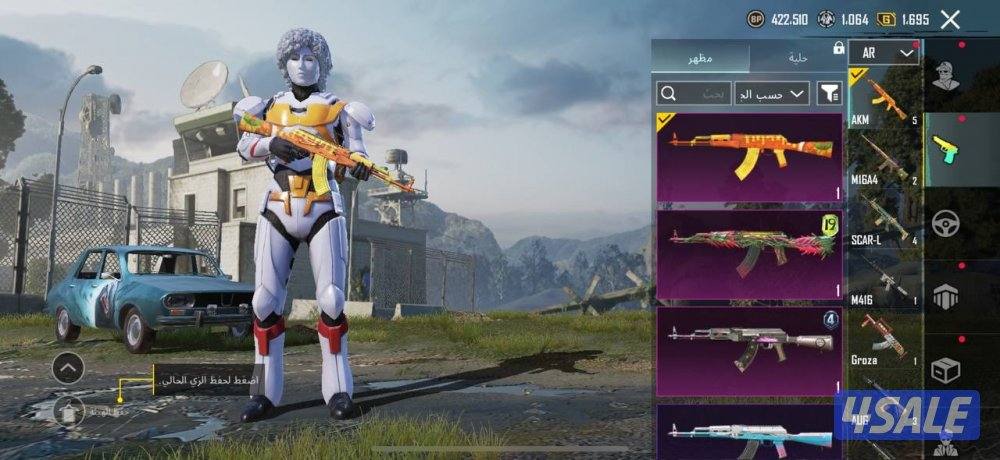
Task: Pick the silver AKM skin with pink accent
Action: point(749,350)
